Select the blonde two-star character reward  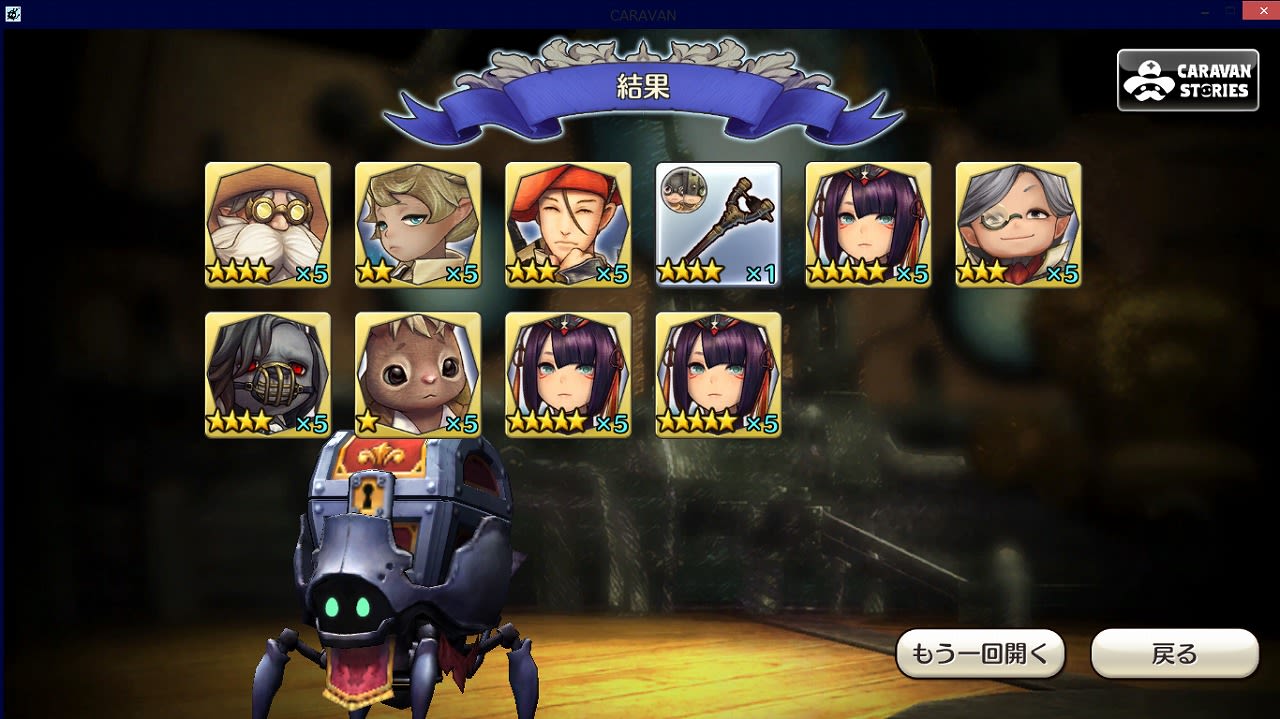418,225
